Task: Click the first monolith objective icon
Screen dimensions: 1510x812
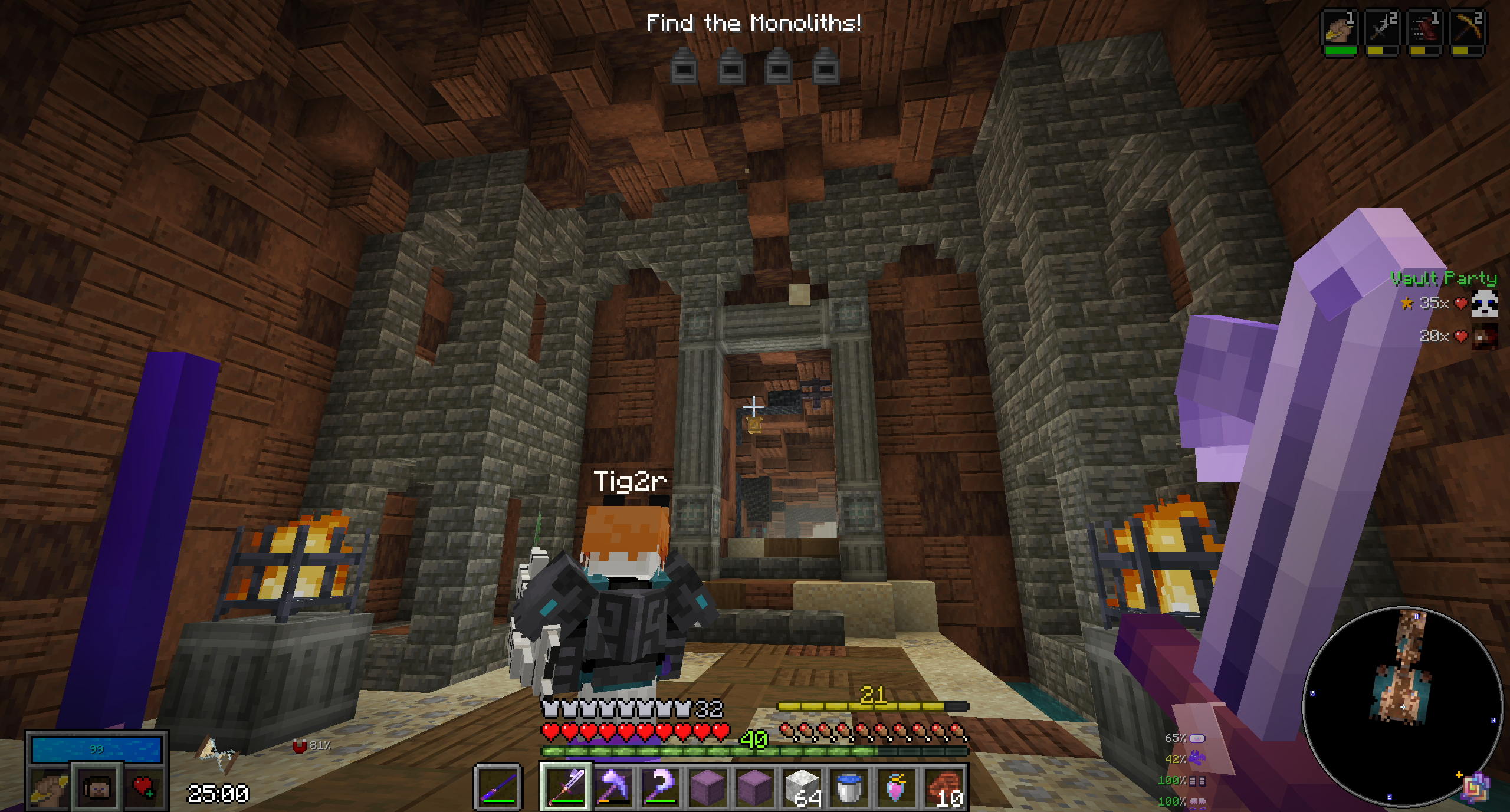Action: [684, 66]
